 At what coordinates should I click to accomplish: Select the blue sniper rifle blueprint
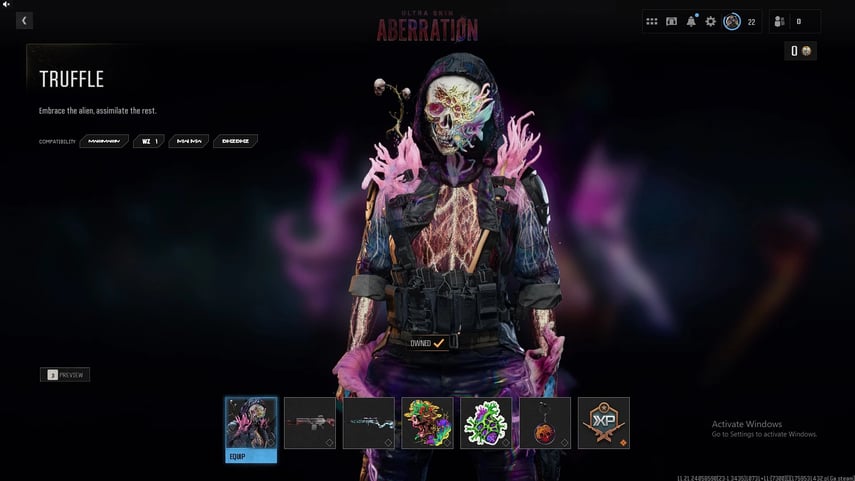pyautogui.click(x=368, y=423)
